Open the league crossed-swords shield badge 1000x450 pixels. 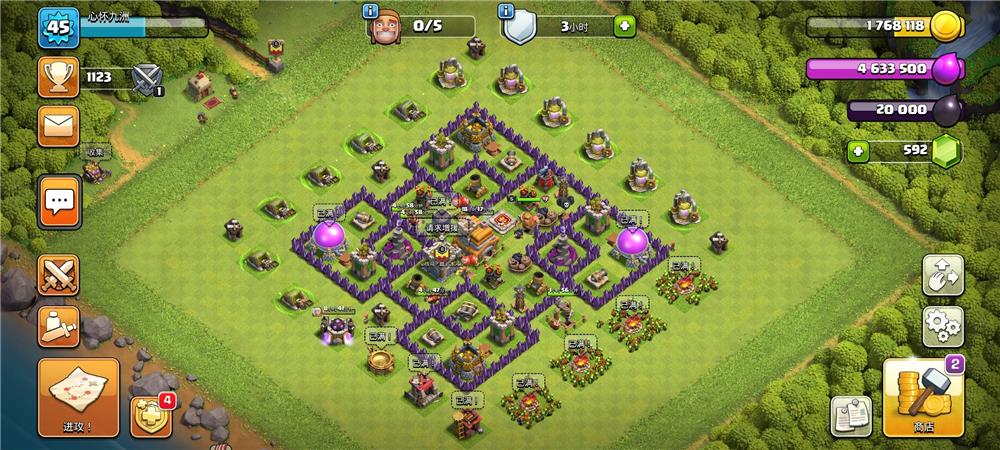(148, 77)
